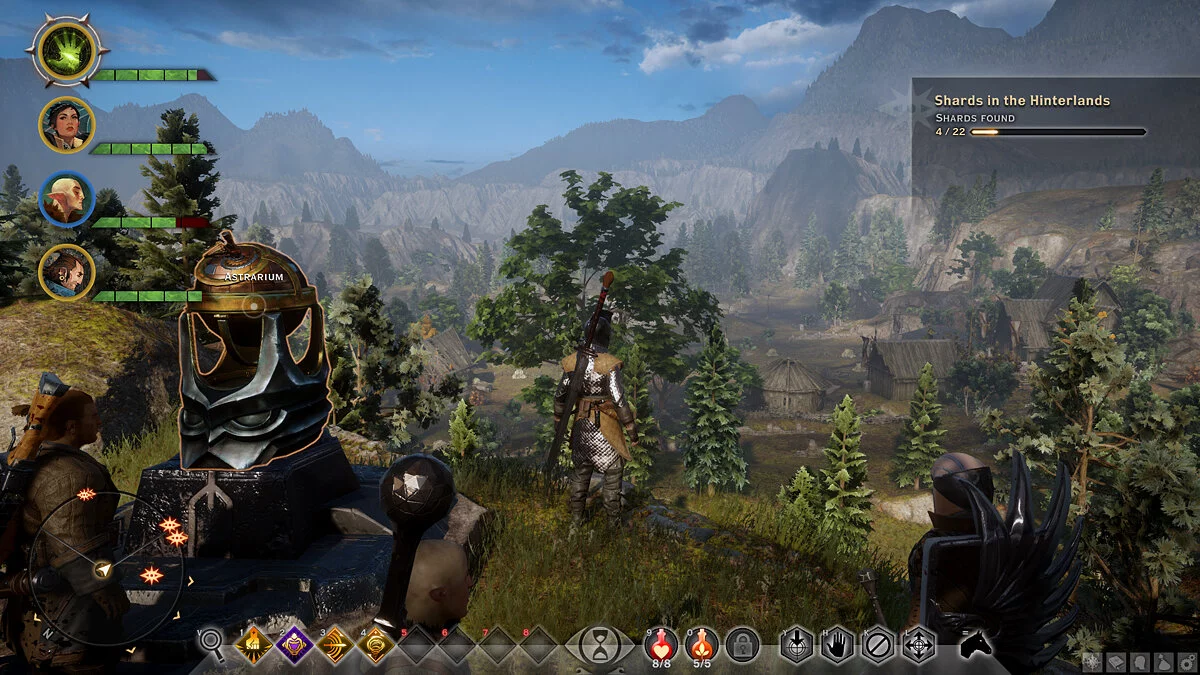The width and height of the screenshot is (1200, 675).
Task: Drink a health potion (8/8)
Action: coord(662,644)
